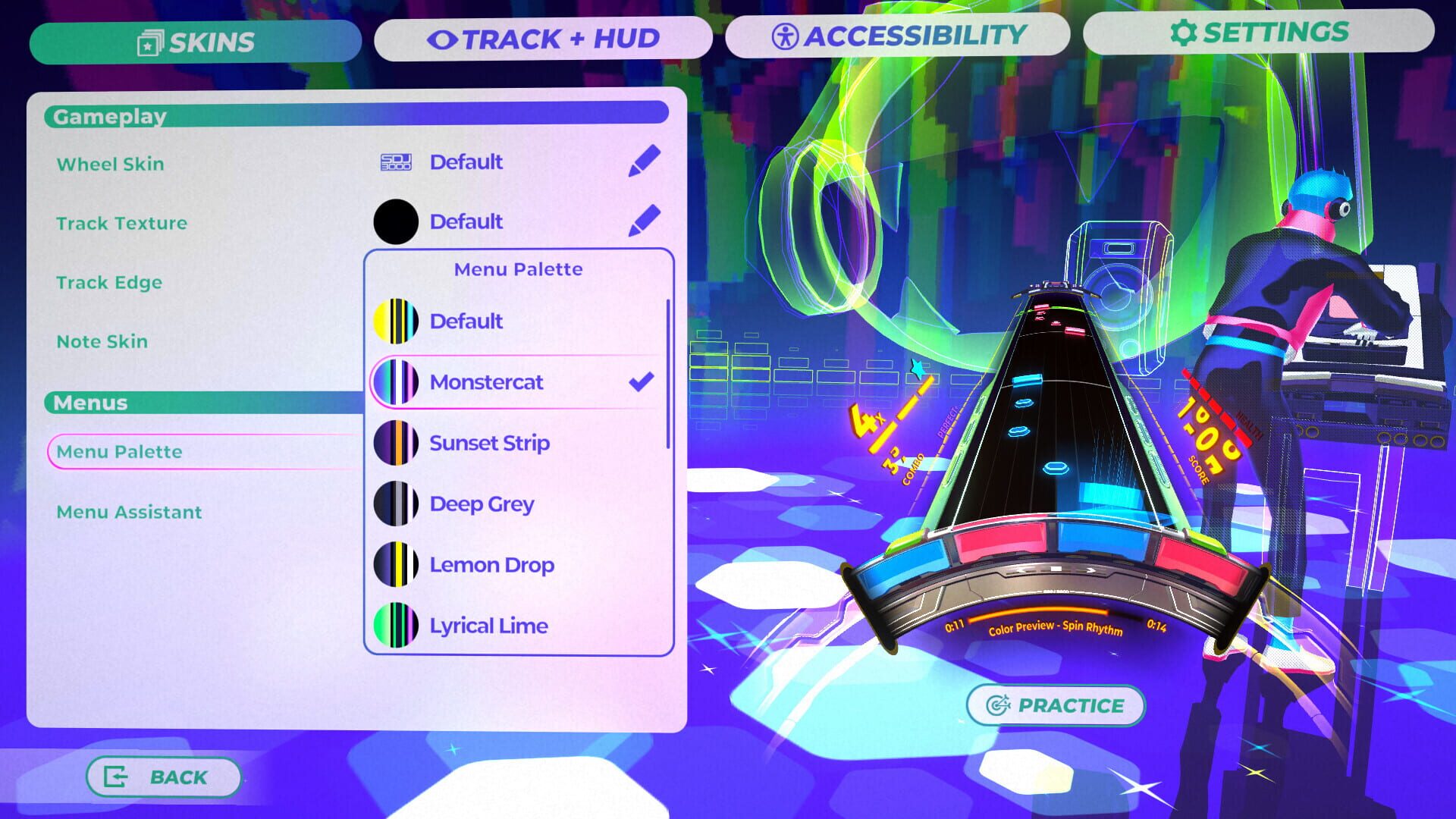
Task: Click the pencil edit icon beside Track Texture
Action: (x=642, y=221)
